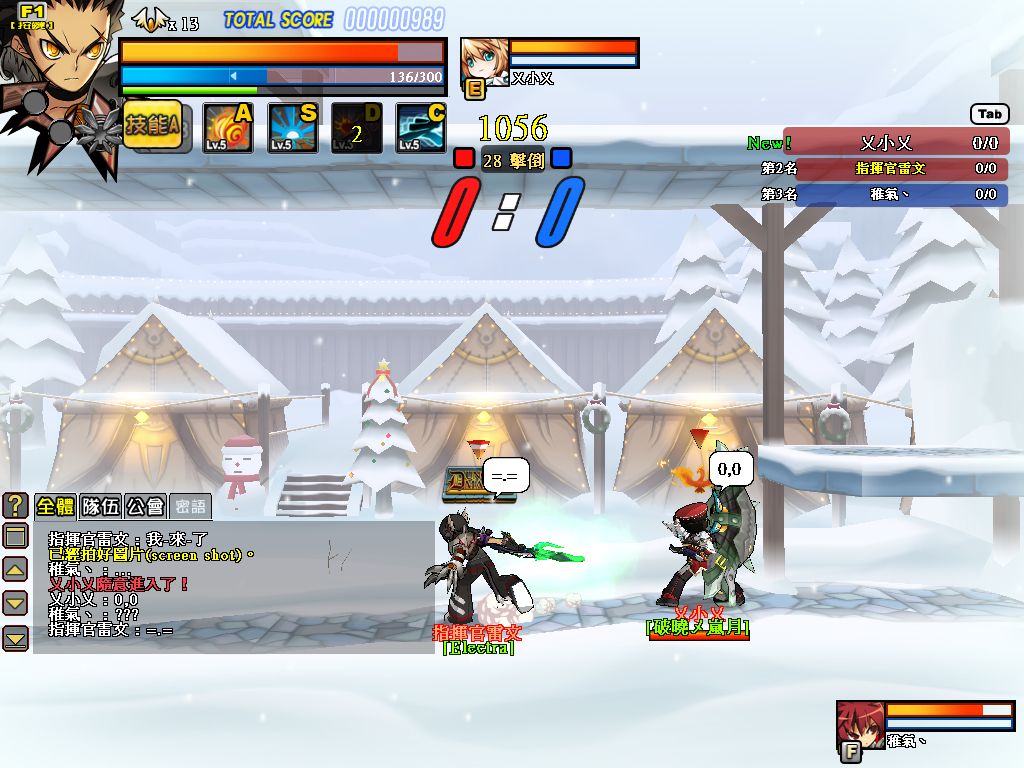The height and width of the screenshot is (768, 1024).
Task: Jump to the newest chat message
Action: tap(15, 638)
